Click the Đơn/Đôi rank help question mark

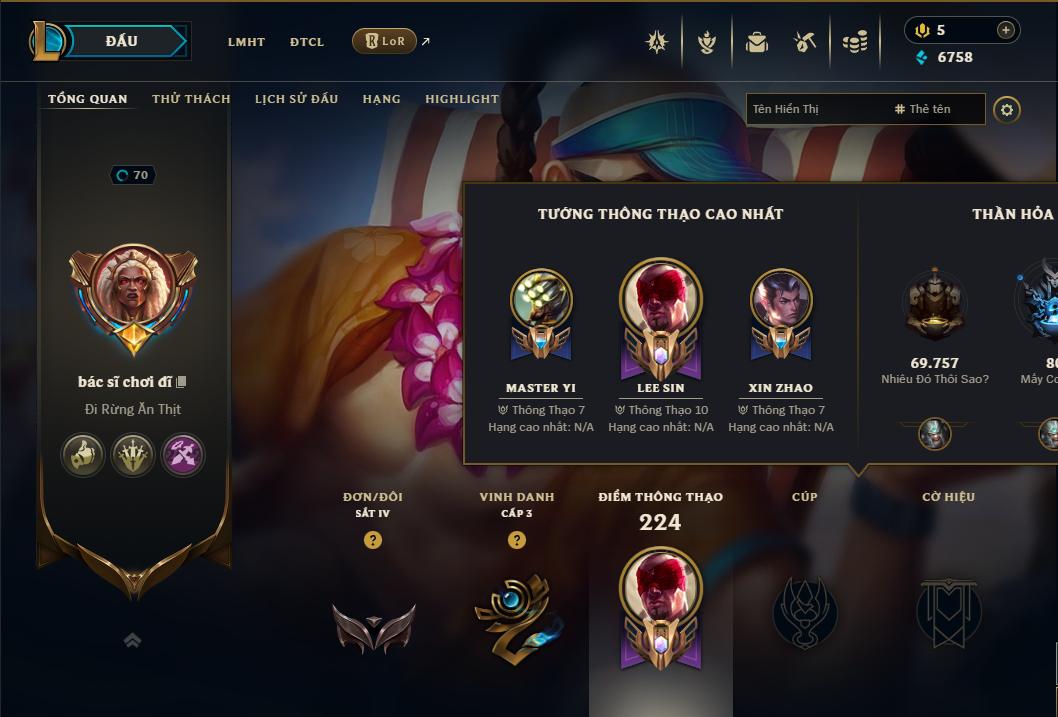(373, 540)
